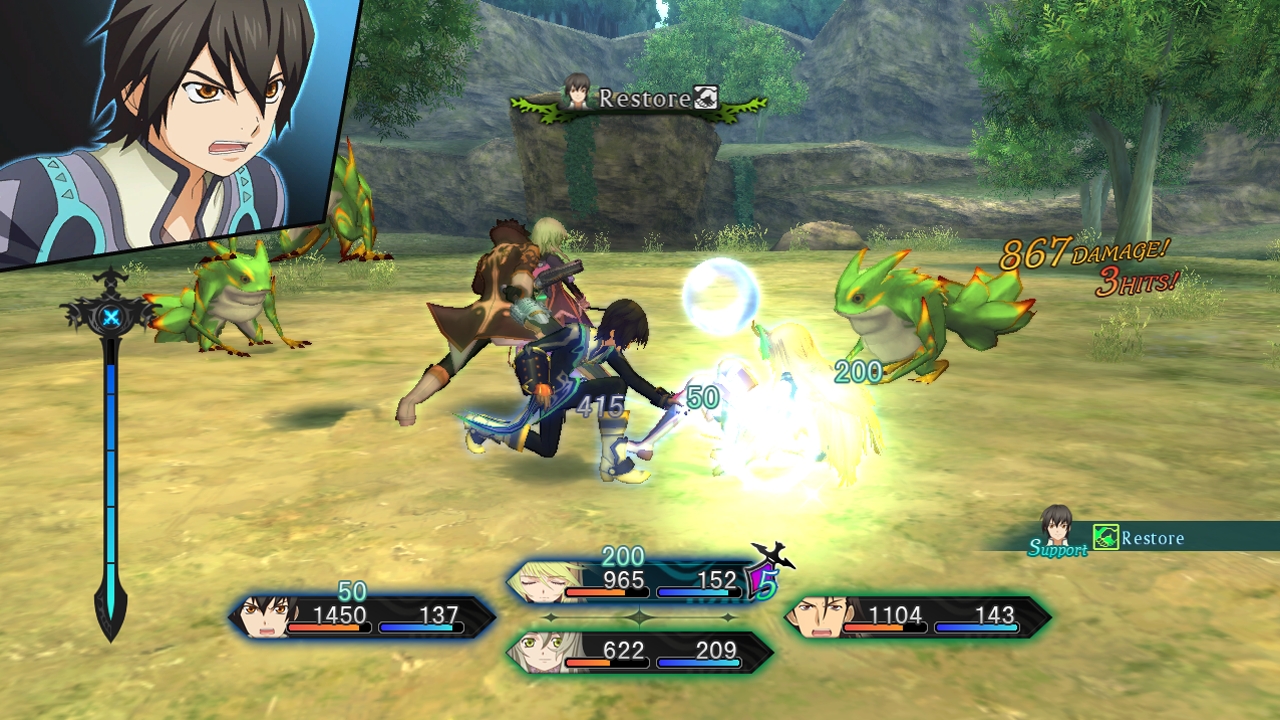Click the green Restore icon beside Support
Screen dimensions: 1280x720
[x=1105, y=538]
